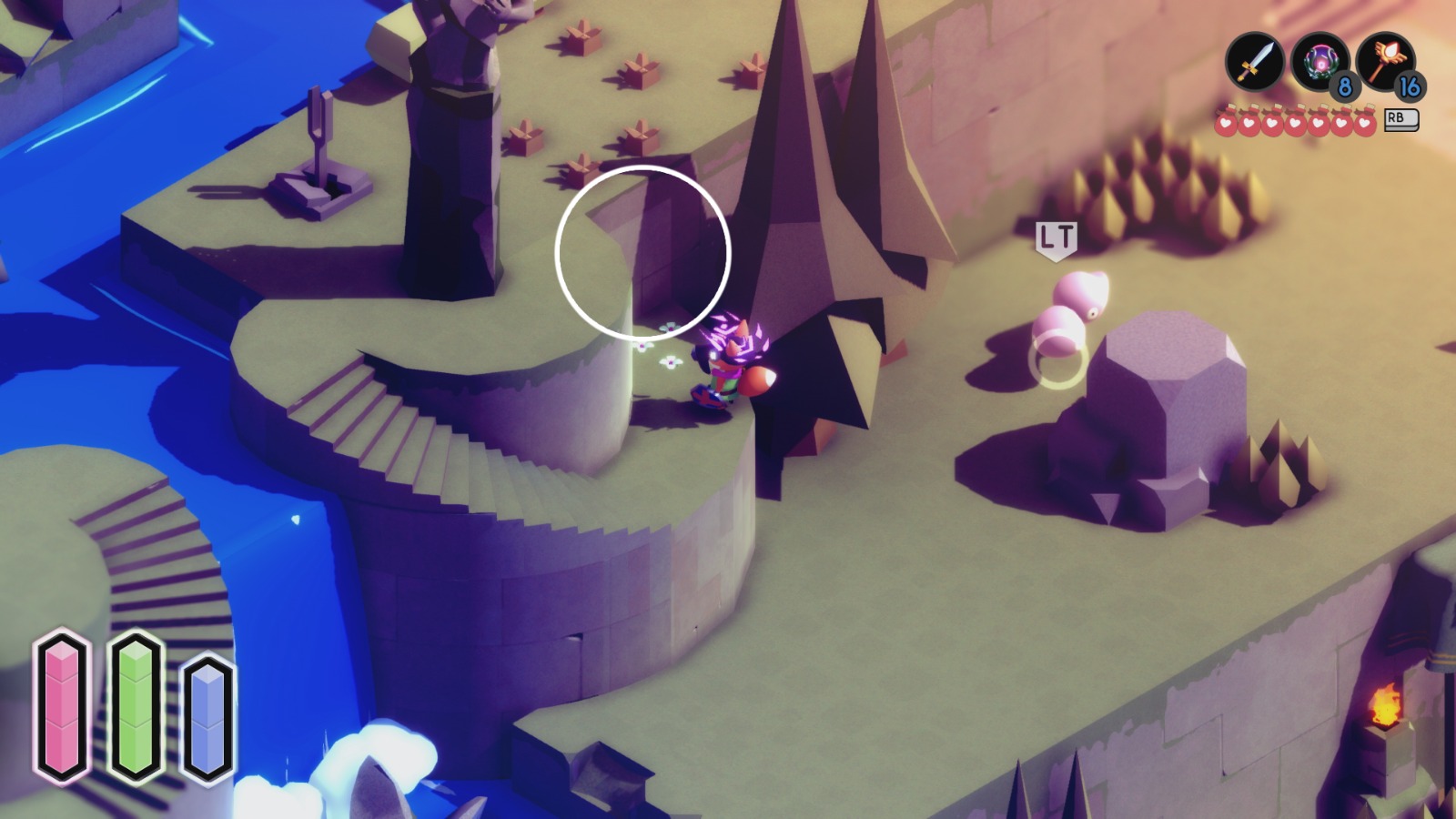Click the counter showing 16 under the wand

point(1409,88)
